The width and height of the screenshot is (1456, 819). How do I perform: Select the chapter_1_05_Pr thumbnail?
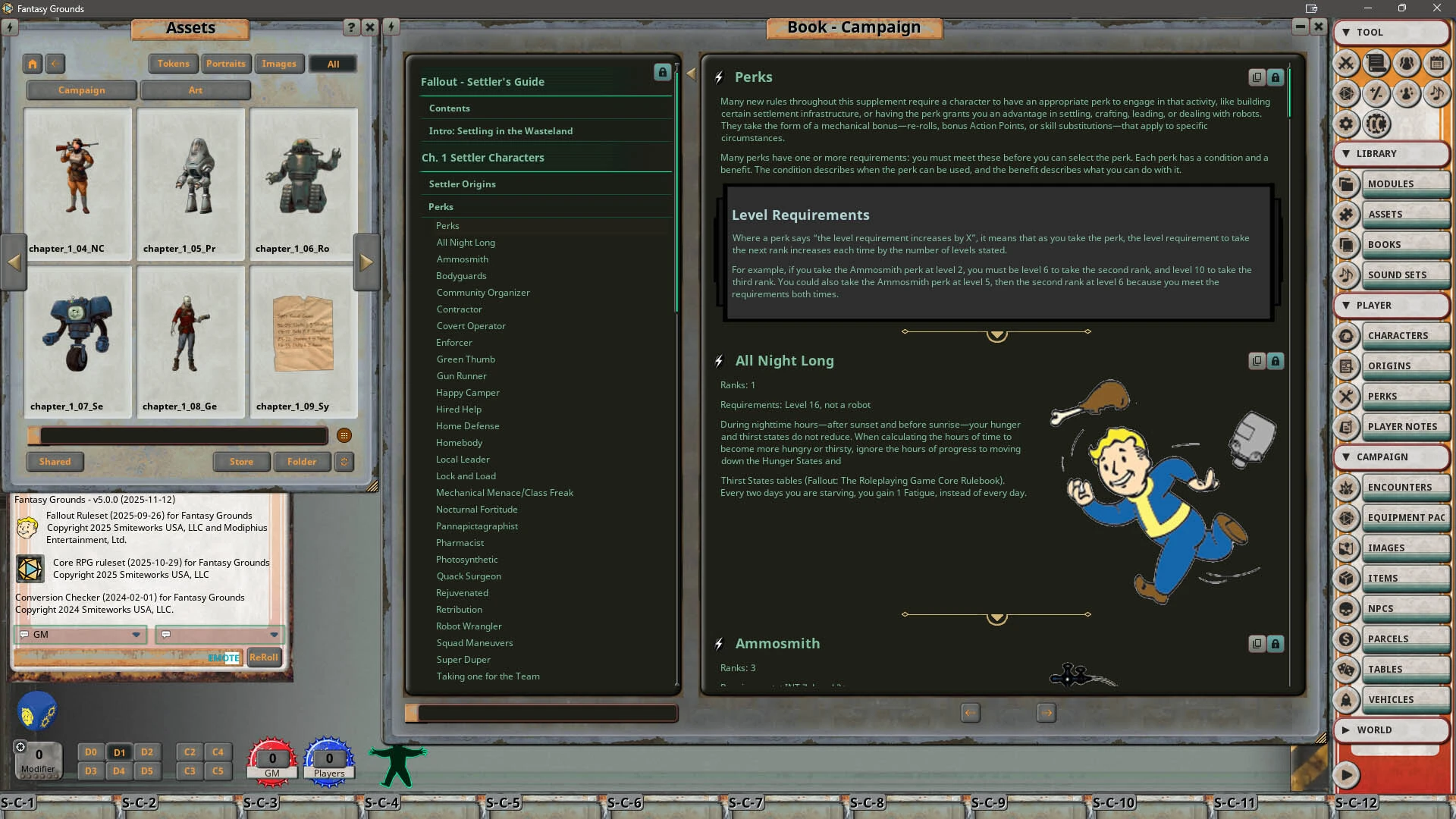tap(190, 182)
